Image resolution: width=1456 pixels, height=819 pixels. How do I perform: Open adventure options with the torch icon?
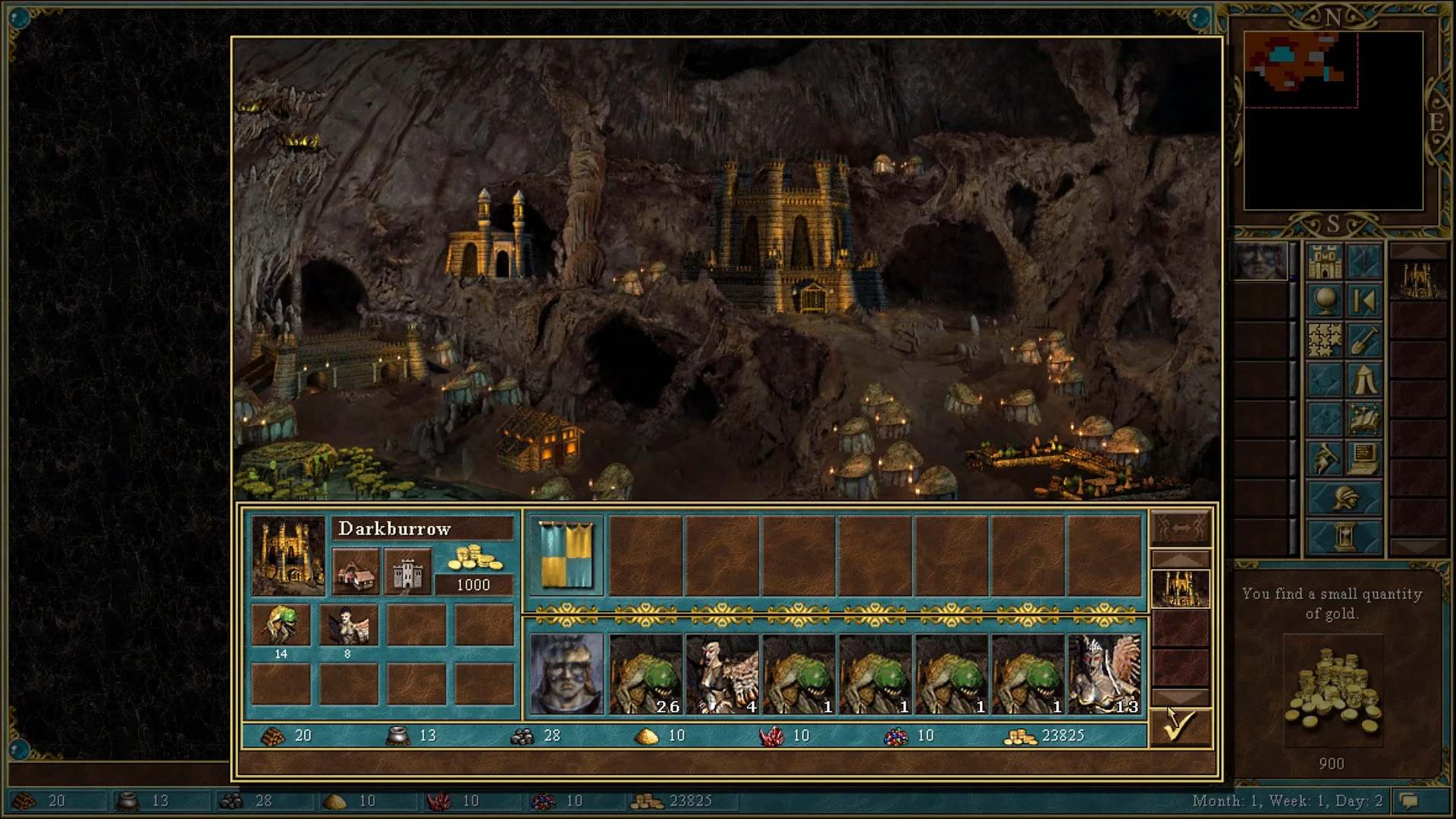(x=1325, y=457)
